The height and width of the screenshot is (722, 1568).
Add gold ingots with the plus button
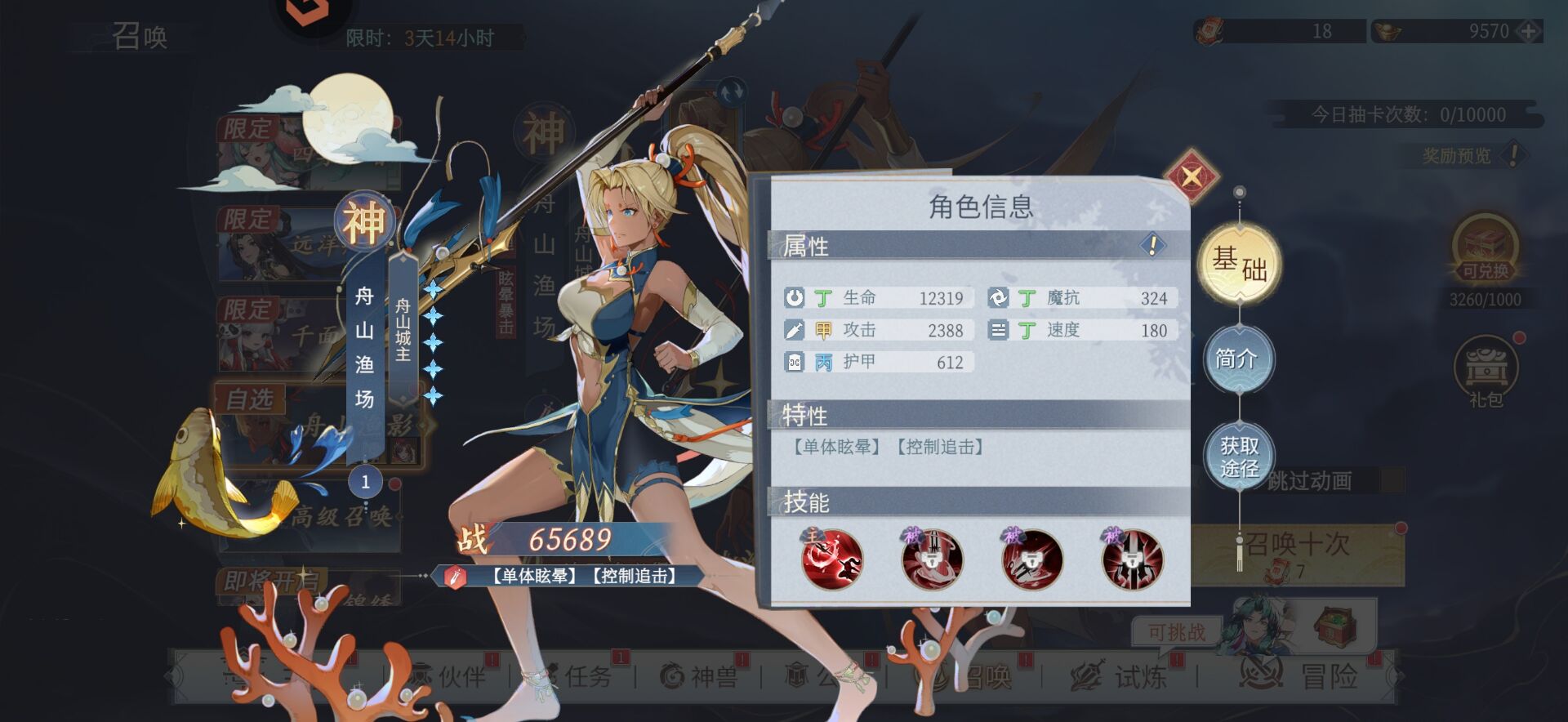pyautogui.click(x=1529, y=32)
